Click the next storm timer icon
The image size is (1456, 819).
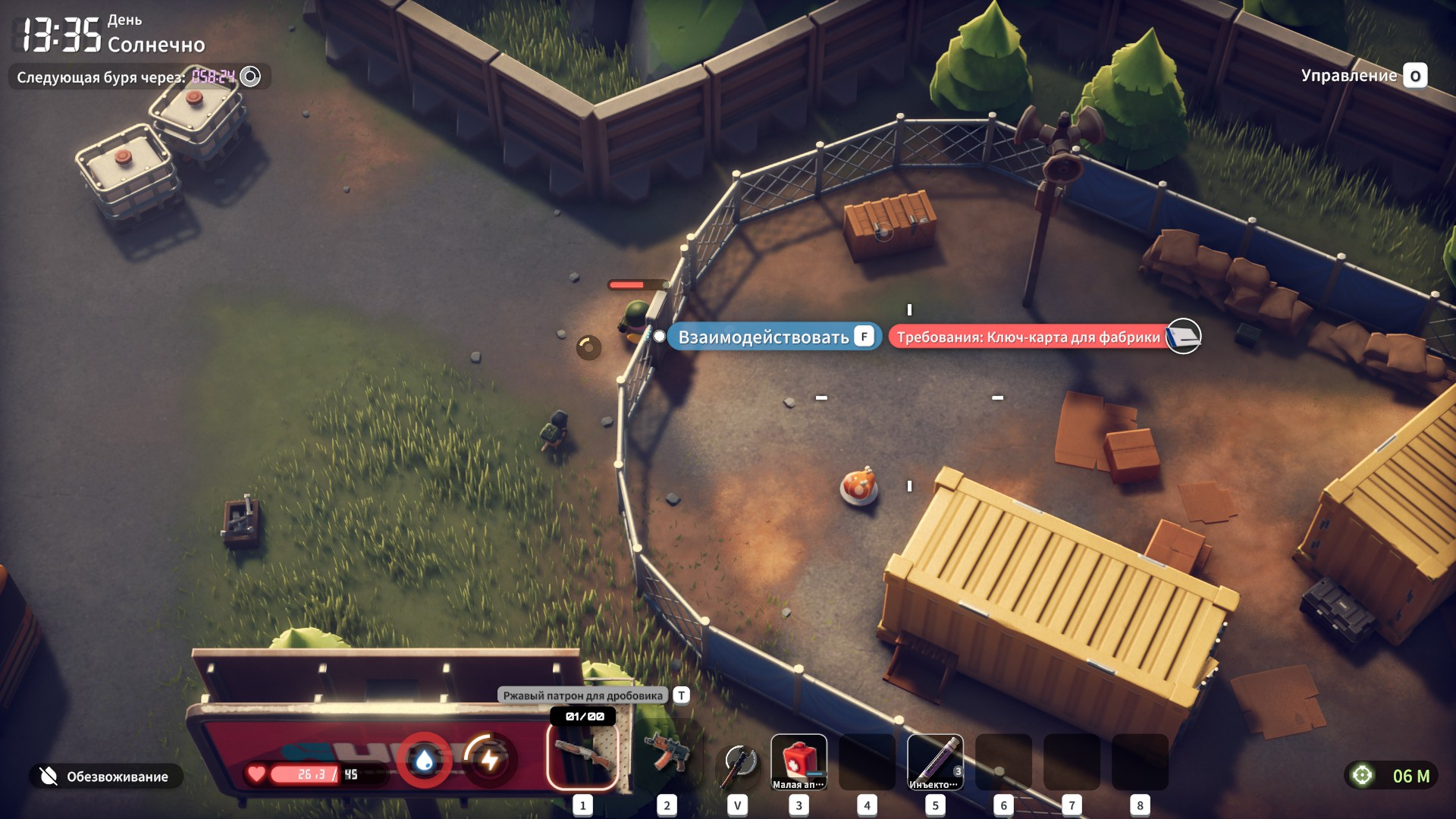tap(250, 76)
